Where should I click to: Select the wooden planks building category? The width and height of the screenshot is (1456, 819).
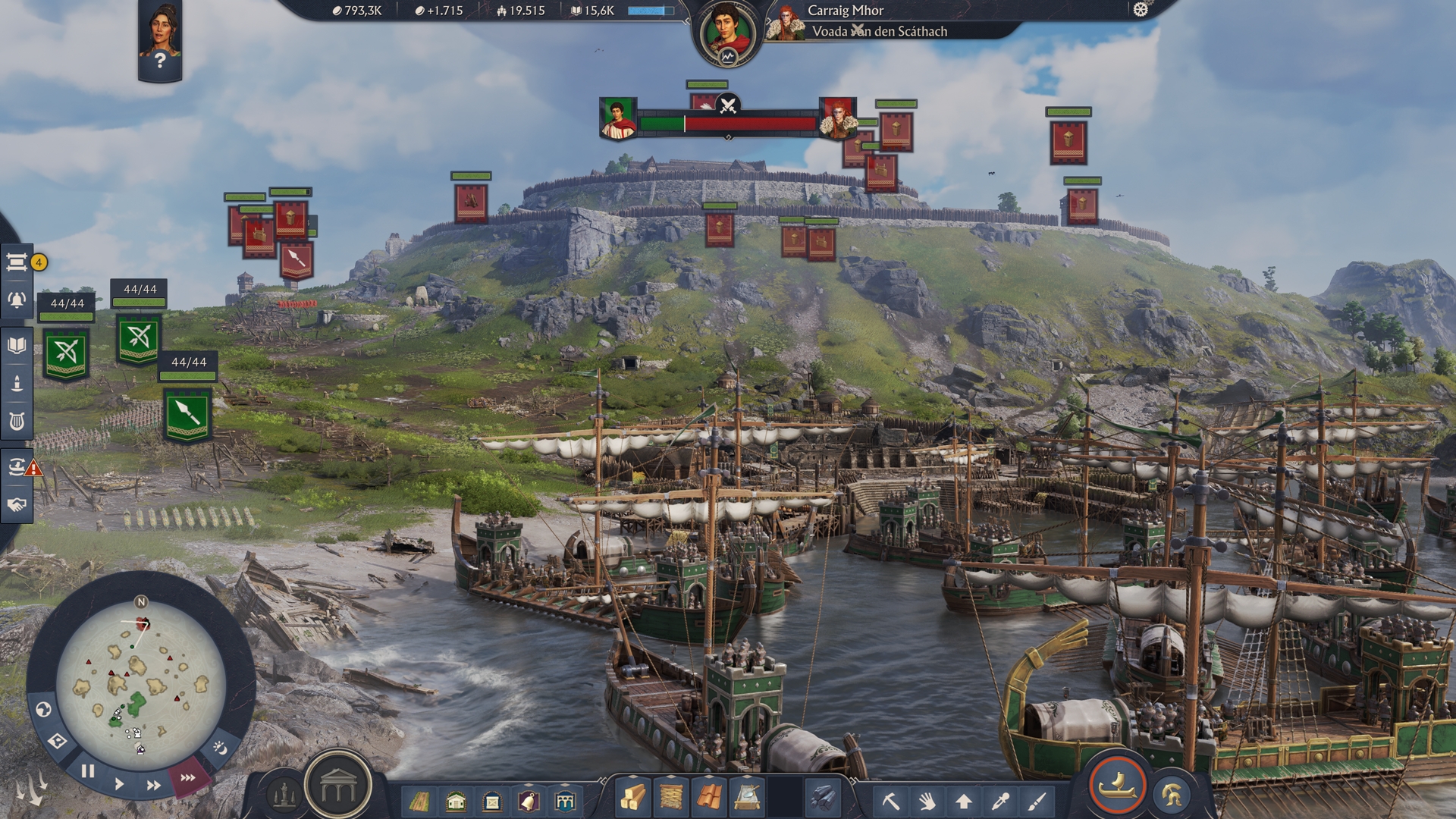pos(633,797)
